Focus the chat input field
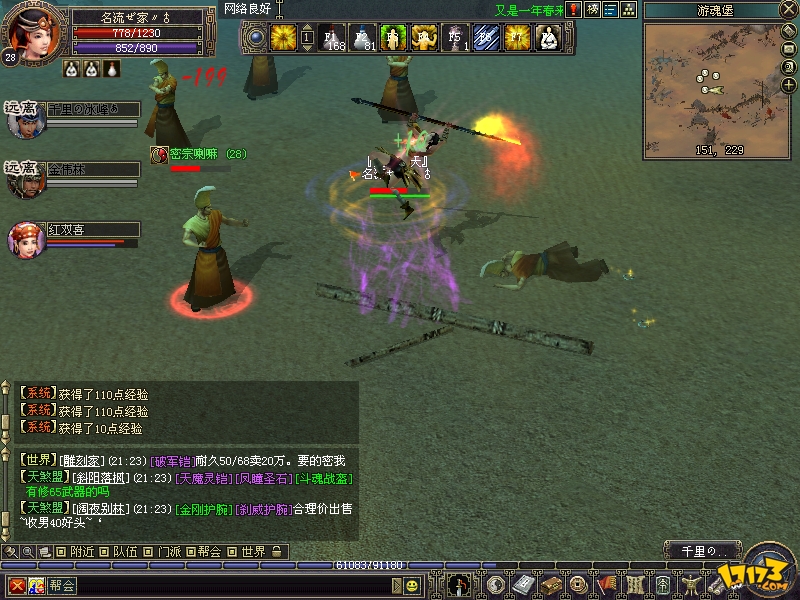Viewport: 800px width, 600px height. (230, 585)
